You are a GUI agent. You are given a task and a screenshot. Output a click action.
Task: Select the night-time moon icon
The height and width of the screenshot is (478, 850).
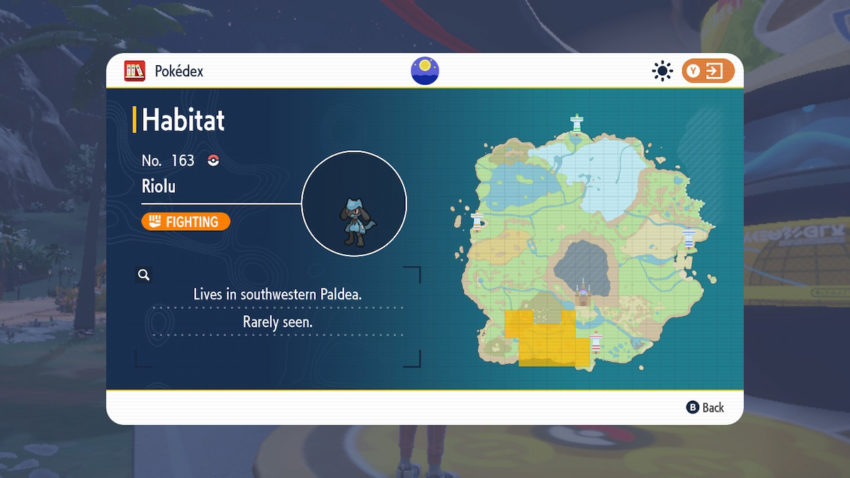point(425,71)
